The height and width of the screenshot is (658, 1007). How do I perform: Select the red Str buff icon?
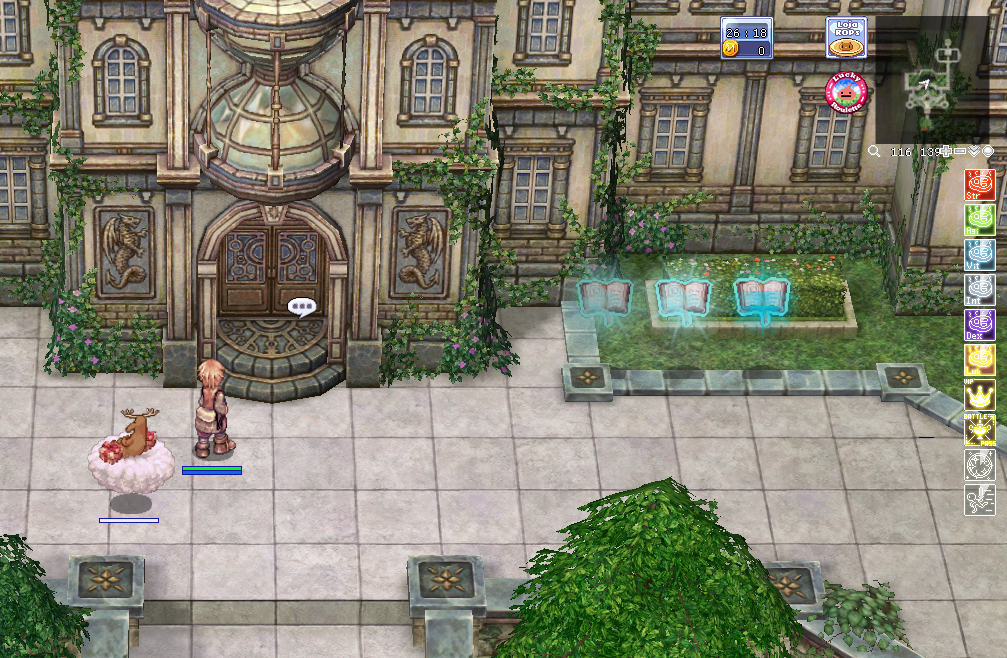[x=979, y=185]
